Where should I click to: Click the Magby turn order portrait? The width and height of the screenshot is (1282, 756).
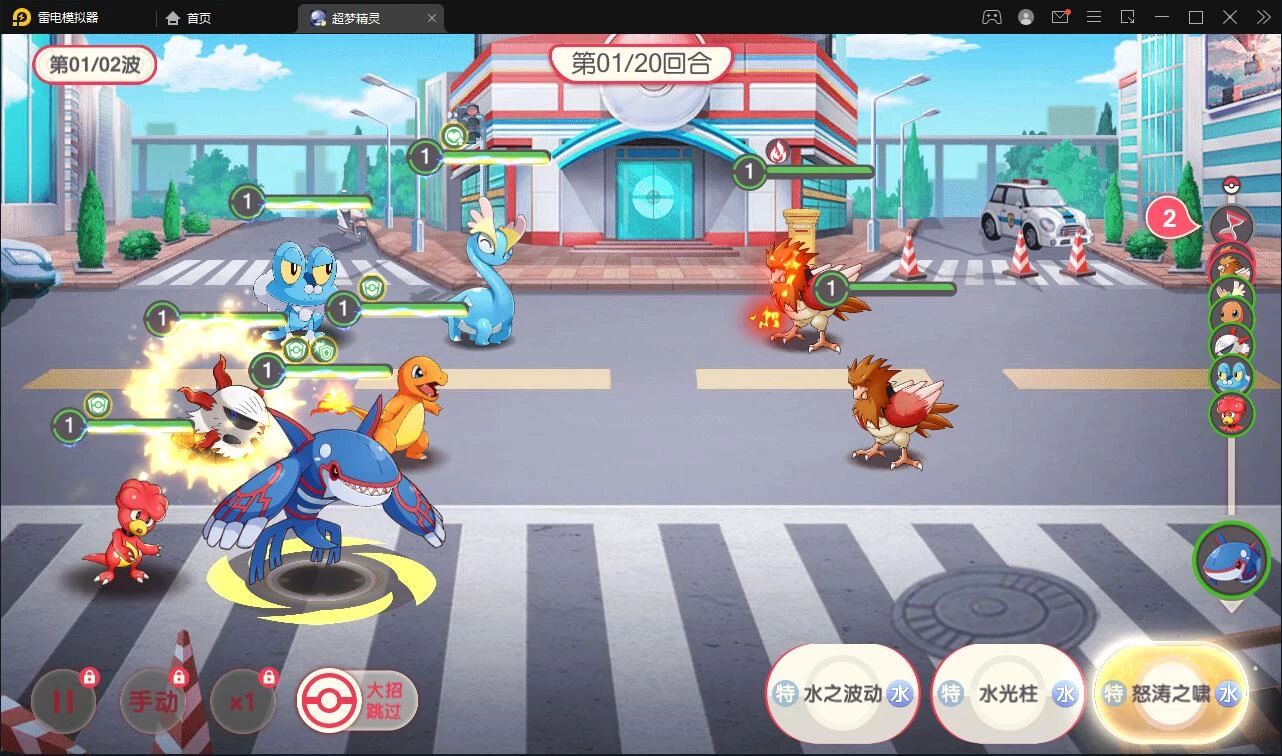tap(1231, 413)
